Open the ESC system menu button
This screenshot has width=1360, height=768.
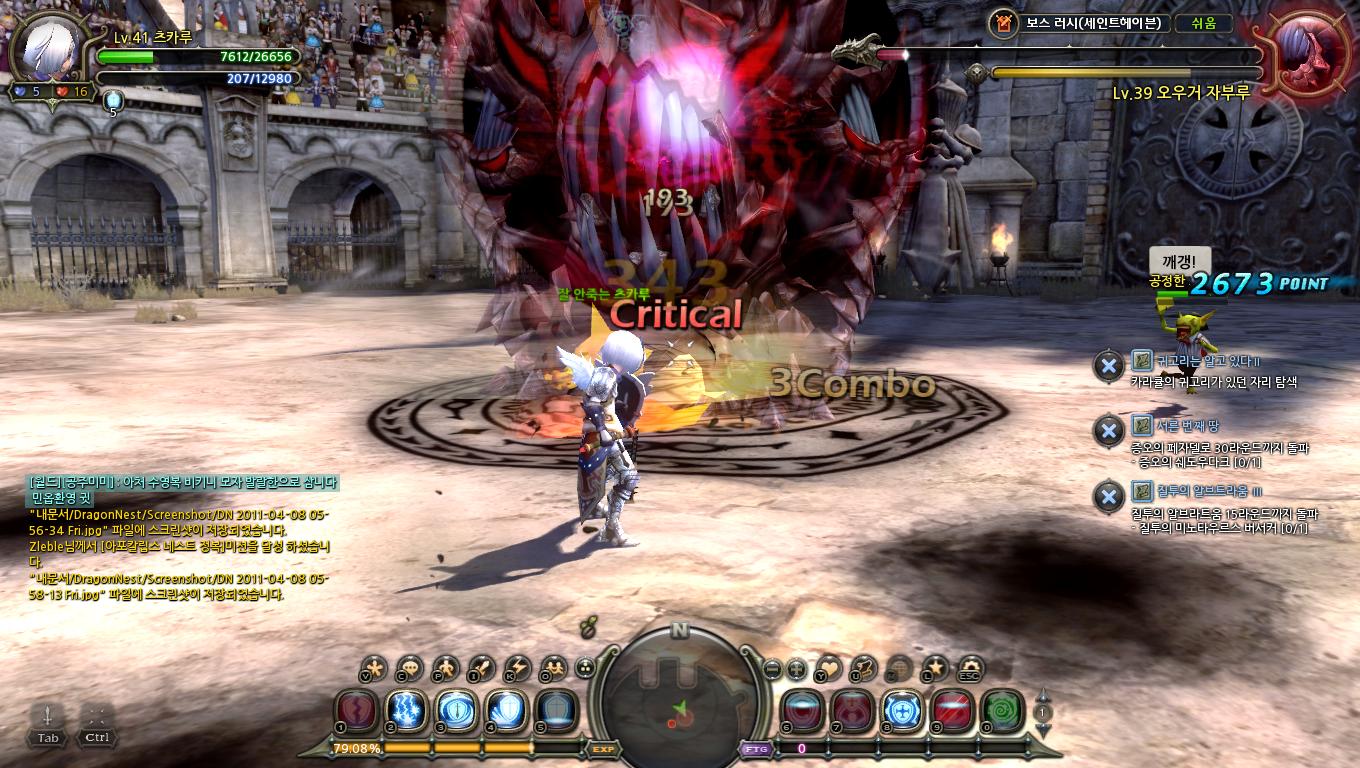point(970,668)
